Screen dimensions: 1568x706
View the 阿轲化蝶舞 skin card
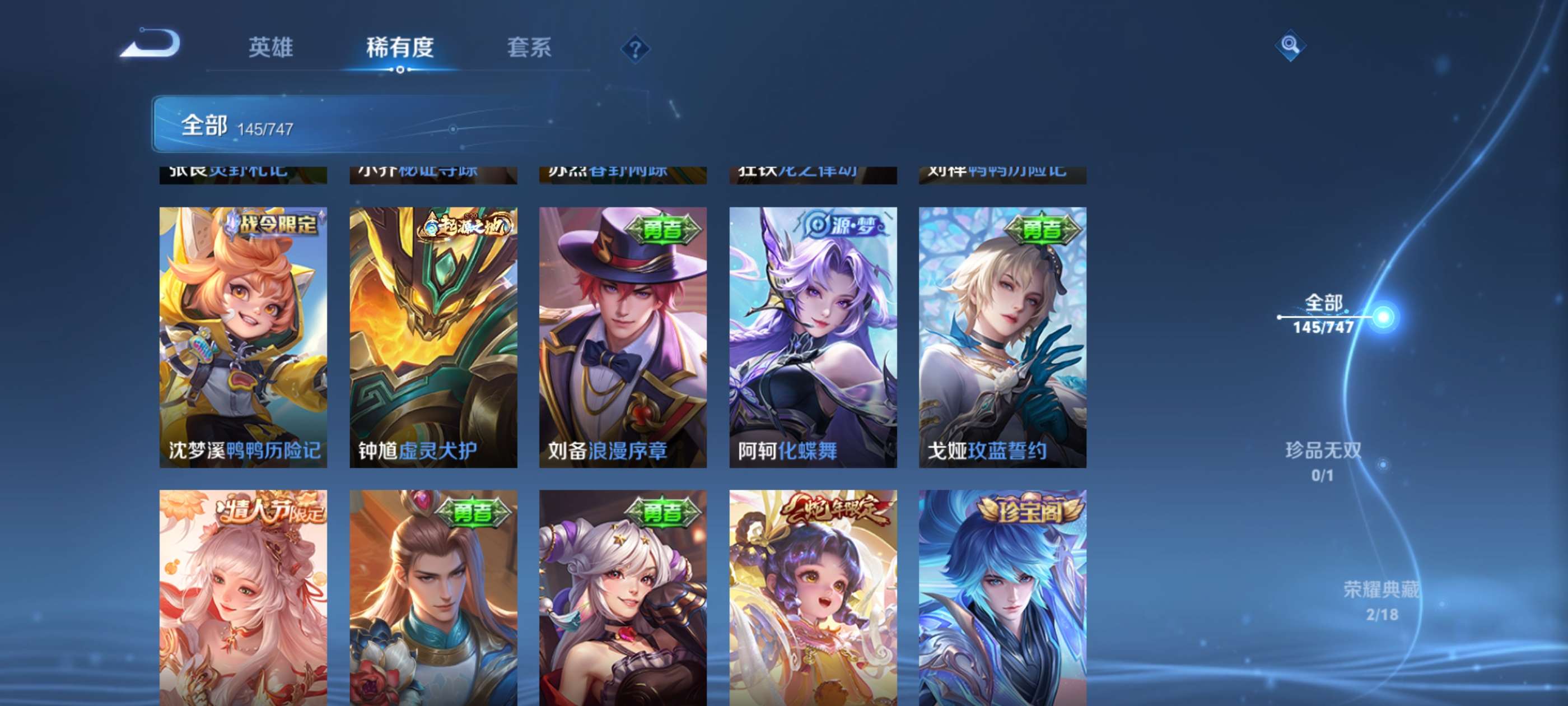tap(813, 337)
